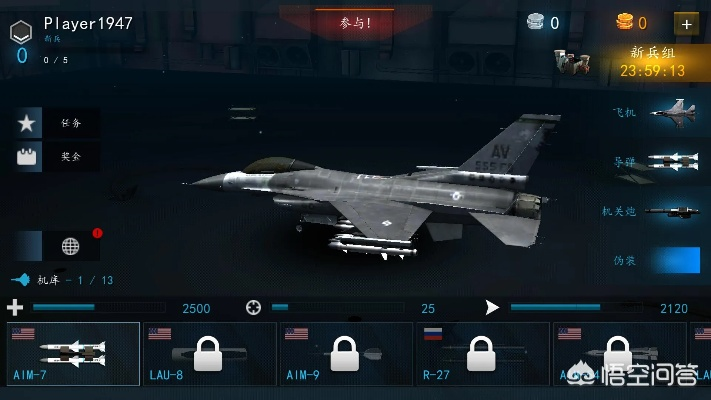Select the AIM-7 missile card

[73, 354]
